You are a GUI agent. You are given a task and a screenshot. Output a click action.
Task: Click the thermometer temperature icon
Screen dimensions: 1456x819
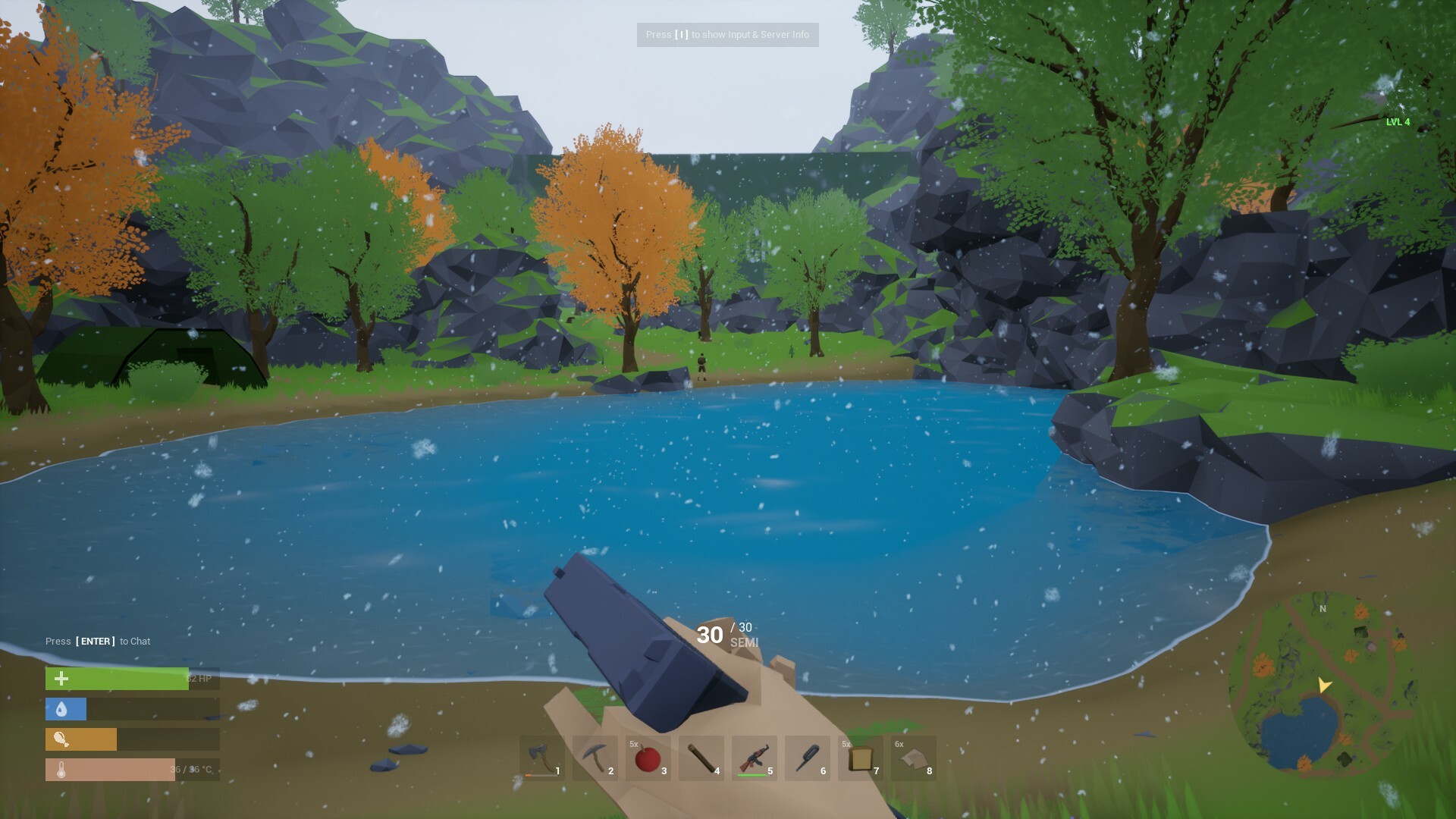click(60, 770)
